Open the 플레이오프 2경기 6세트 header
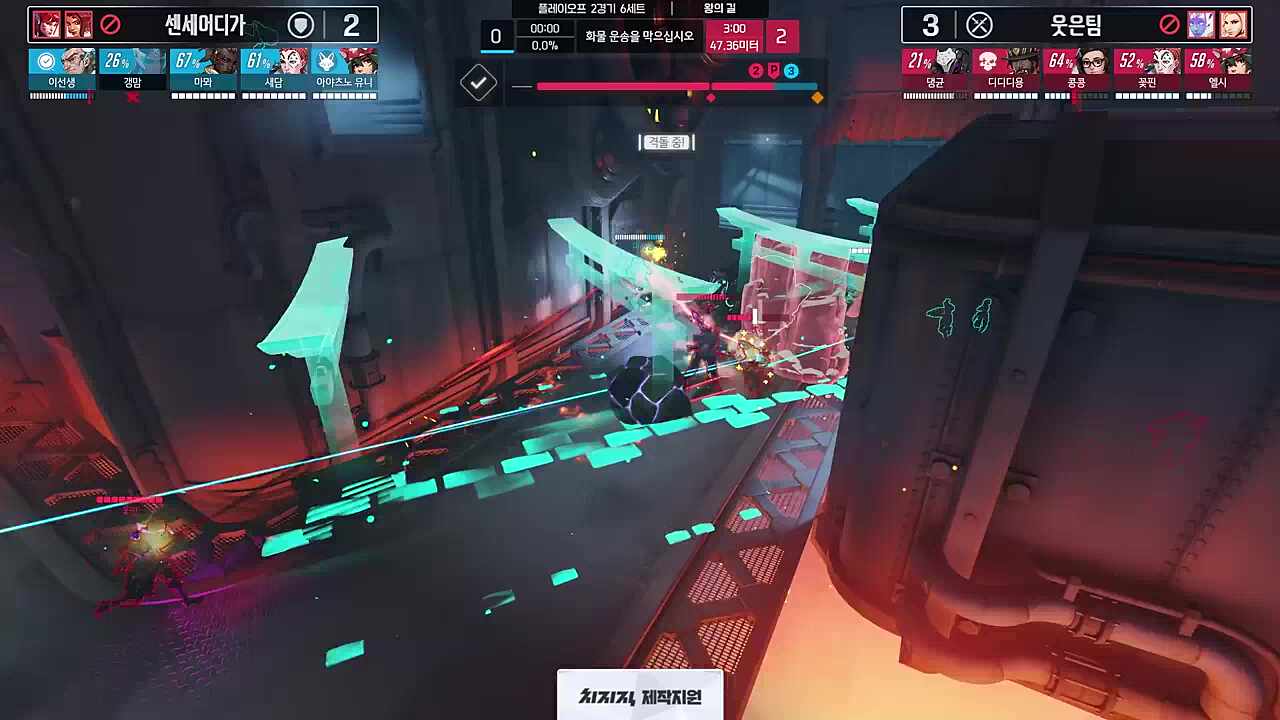 (x=592, y=8)
